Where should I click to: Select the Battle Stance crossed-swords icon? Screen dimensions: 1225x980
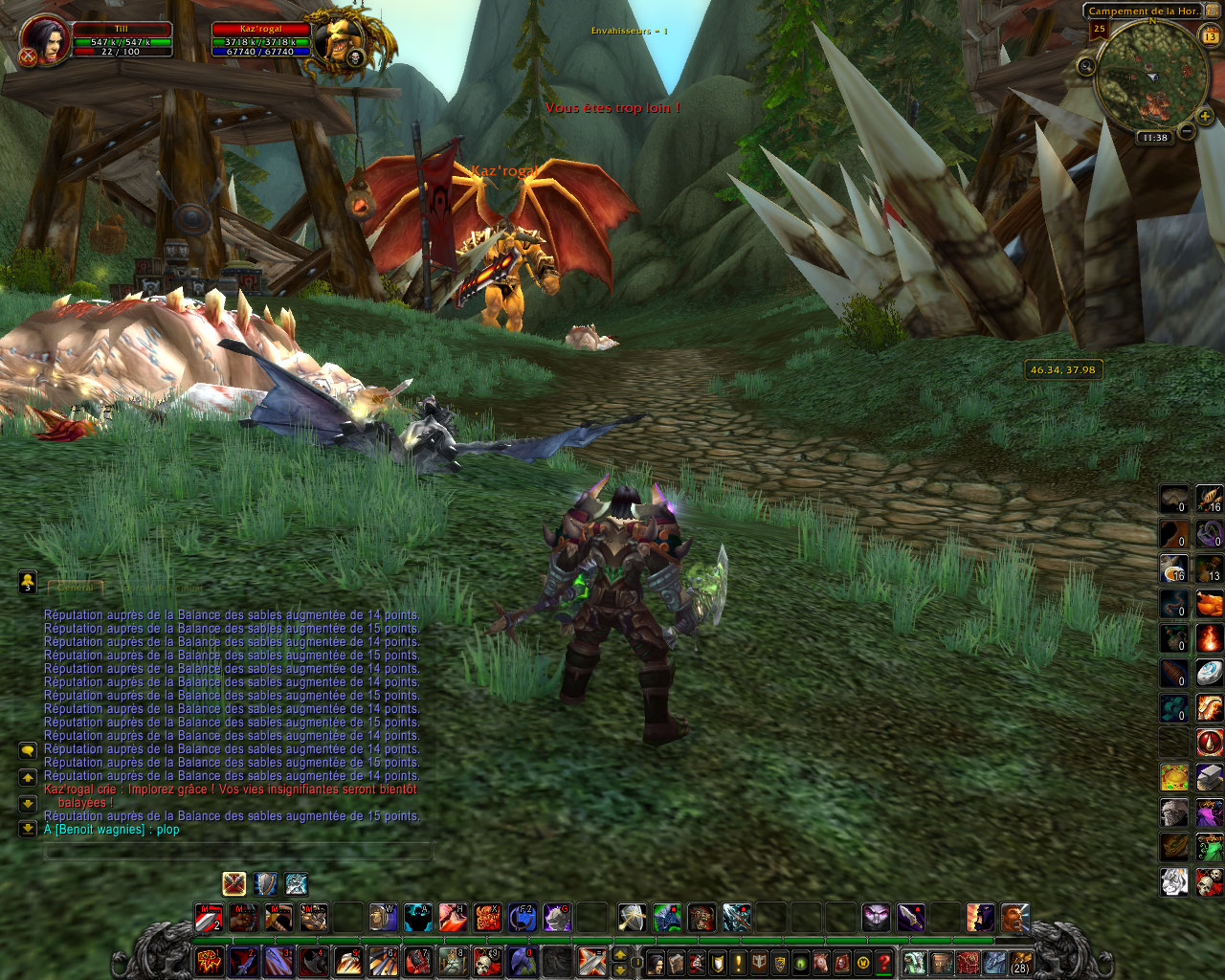pos(234,883)
